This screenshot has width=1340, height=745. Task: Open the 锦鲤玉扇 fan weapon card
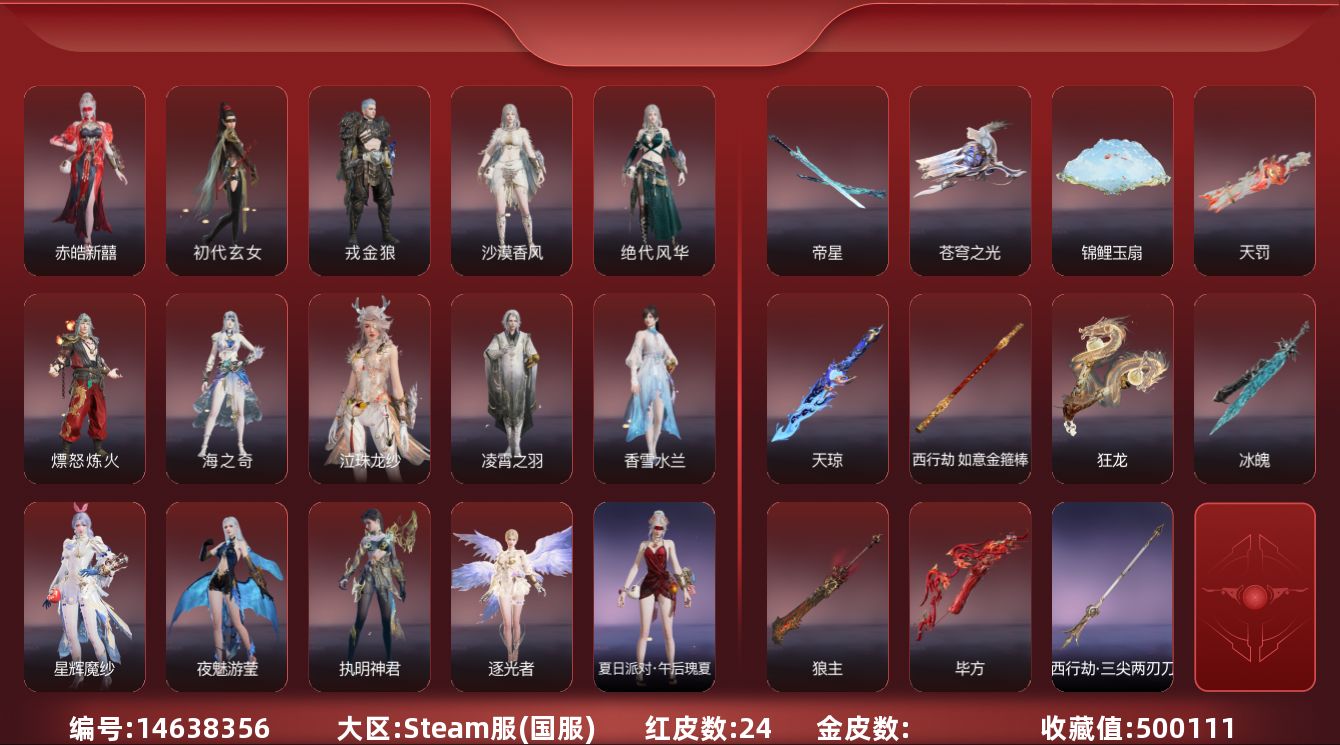[1112, 181]
